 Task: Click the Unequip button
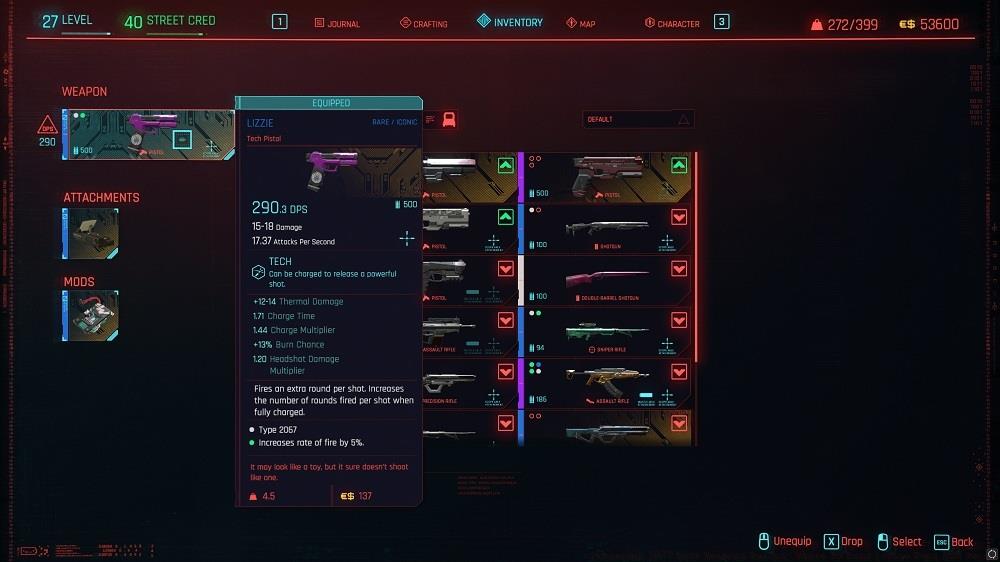click(785, 541)
